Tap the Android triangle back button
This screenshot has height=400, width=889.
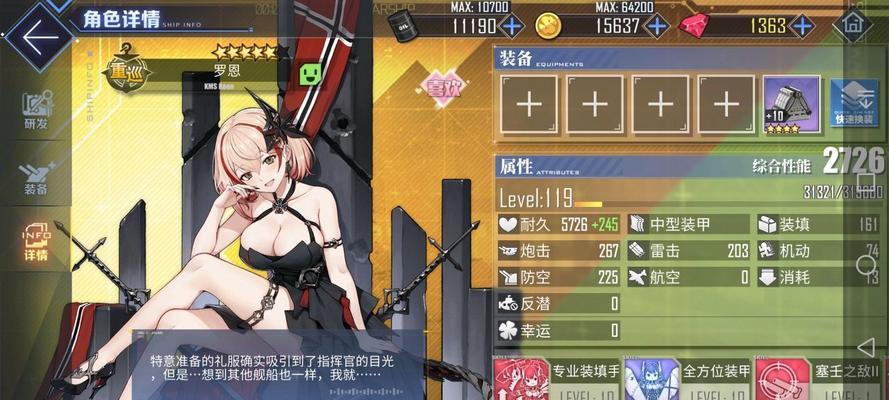pyautogui.click(x=866, y=346)
